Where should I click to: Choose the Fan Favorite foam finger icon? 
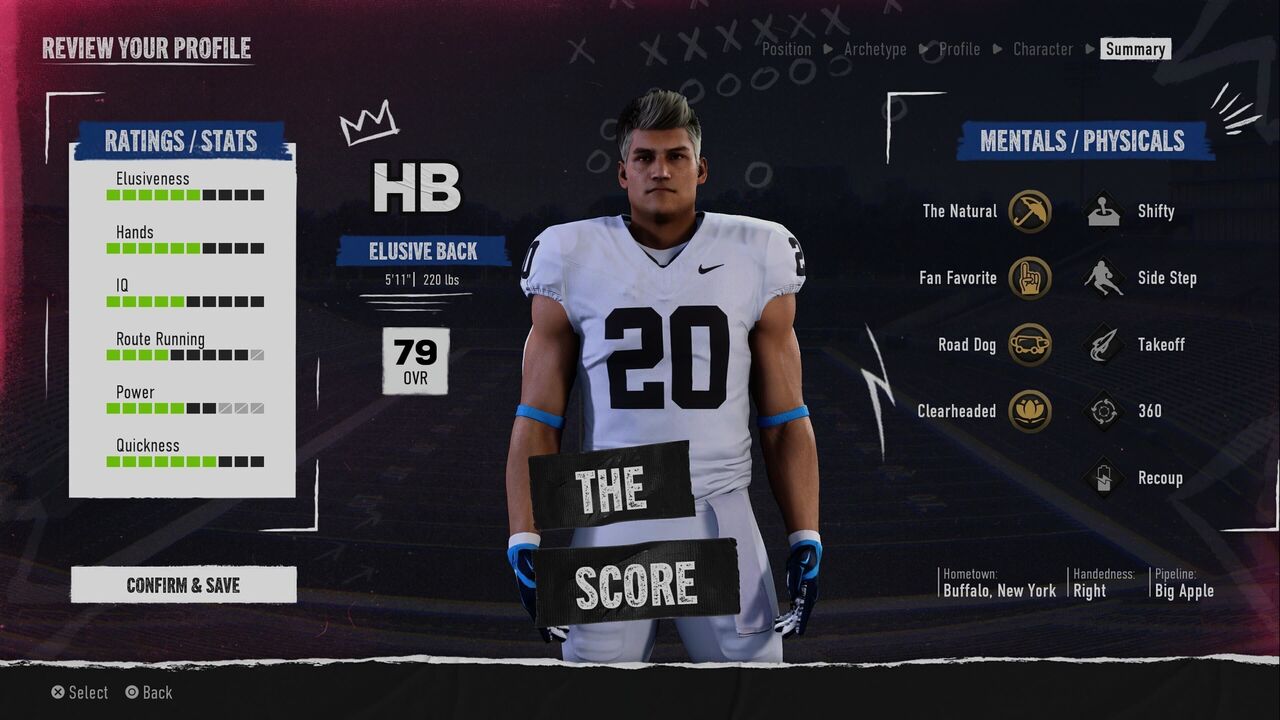point(1029,278)
